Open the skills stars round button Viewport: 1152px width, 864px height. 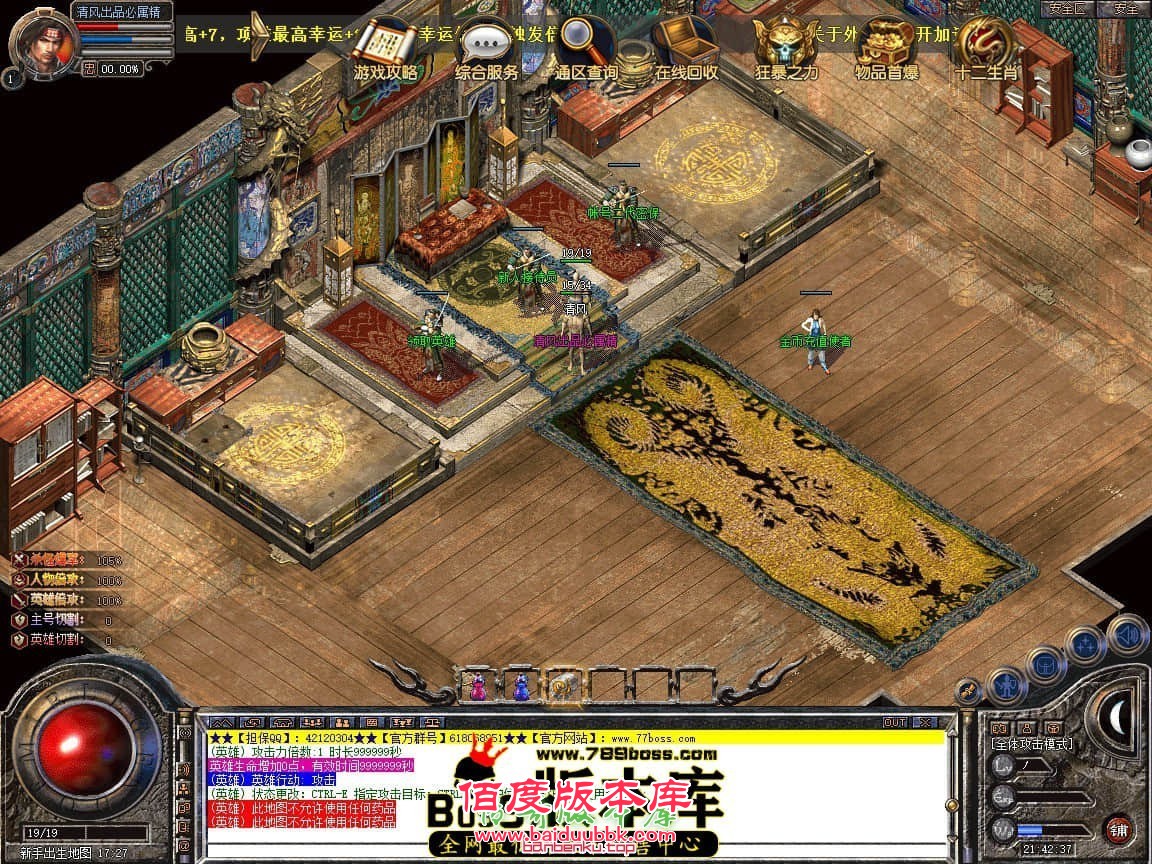(1086, 644)
